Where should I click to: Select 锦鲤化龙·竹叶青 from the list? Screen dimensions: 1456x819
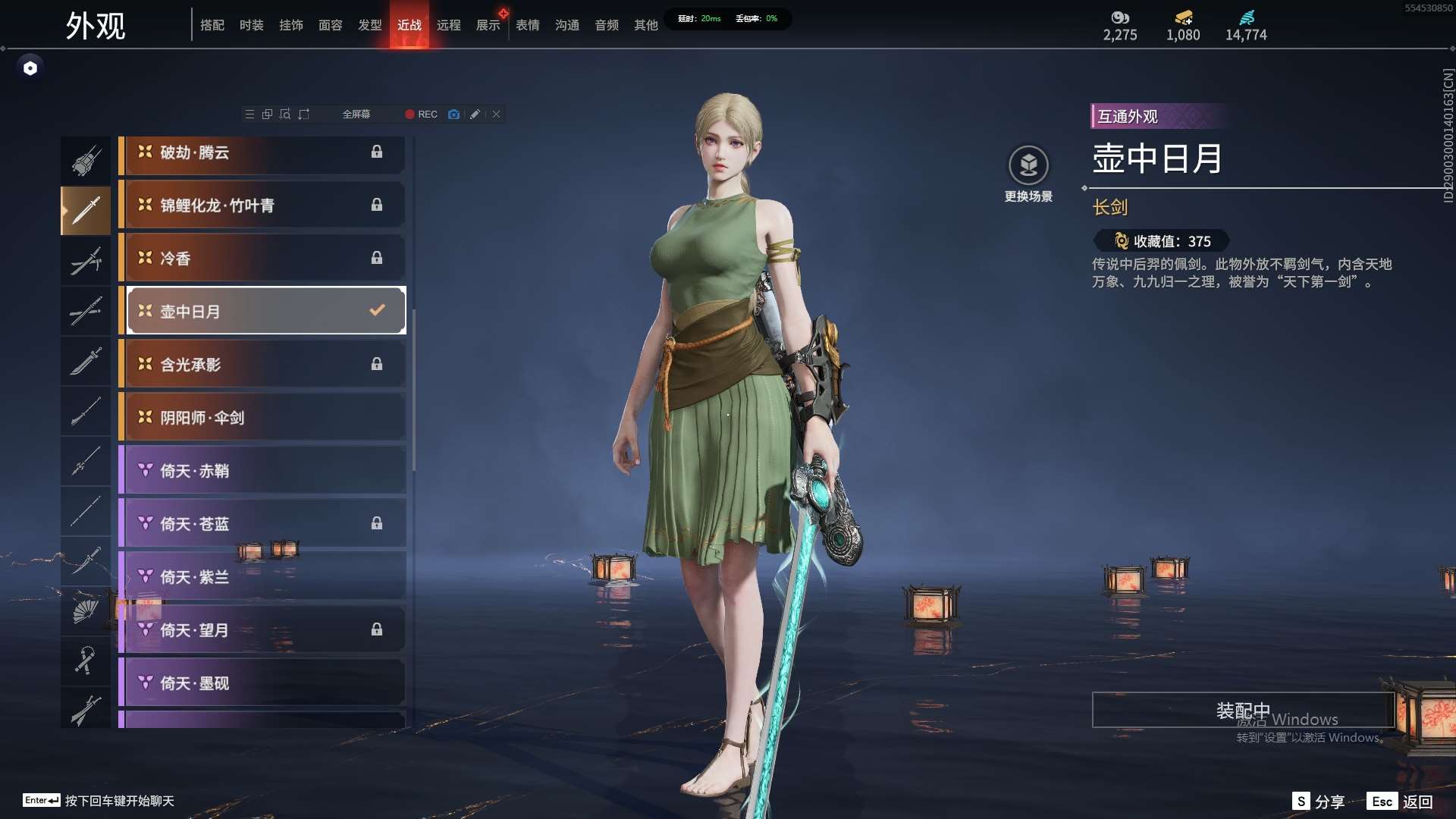click(x=262, y=206)
